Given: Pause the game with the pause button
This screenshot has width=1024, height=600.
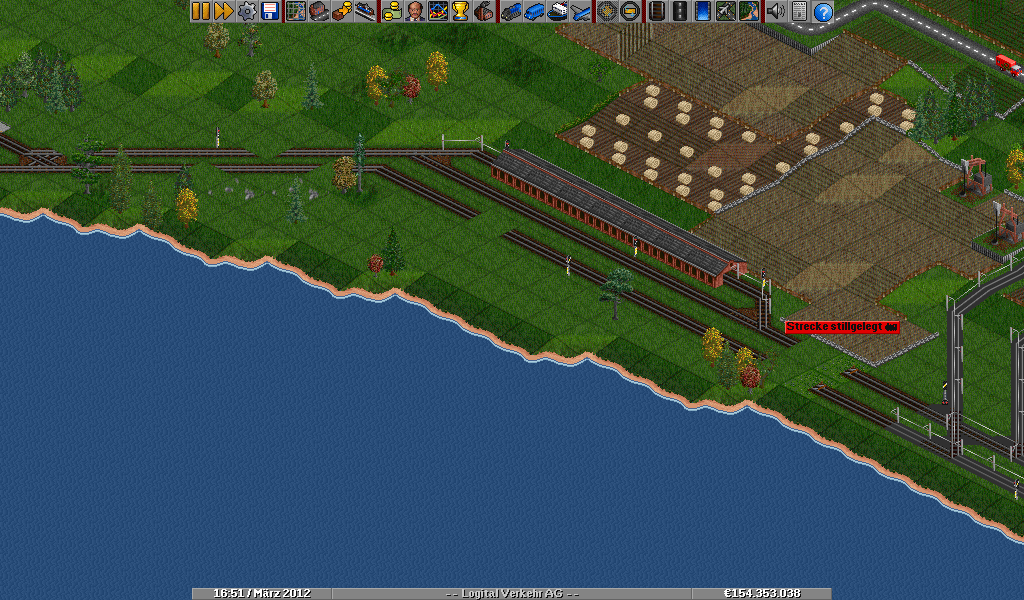Looking at the screenshot, I should (201, 11).
